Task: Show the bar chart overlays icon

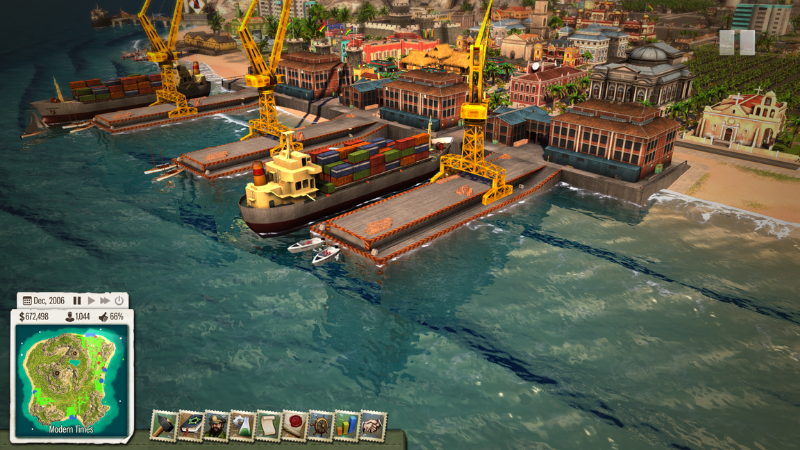Action: coord(346,426)
